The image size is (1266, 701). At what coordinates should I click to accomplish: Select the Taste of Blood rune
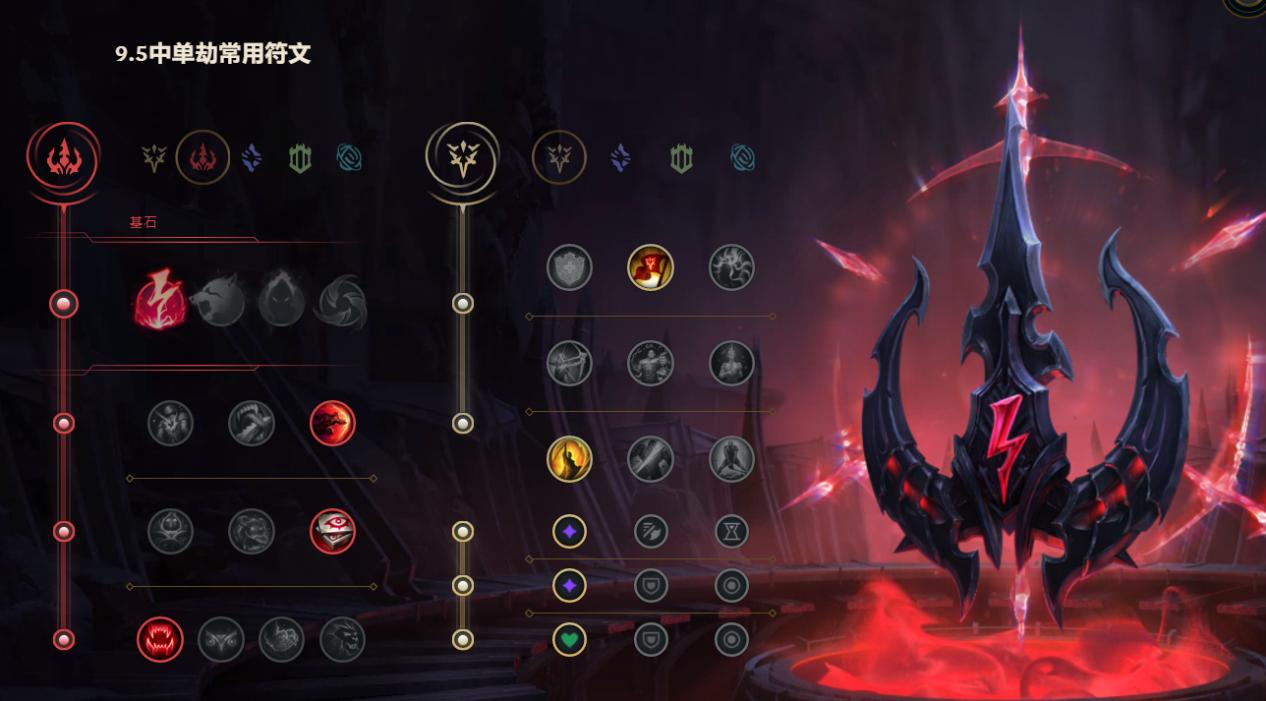point(251,423)
